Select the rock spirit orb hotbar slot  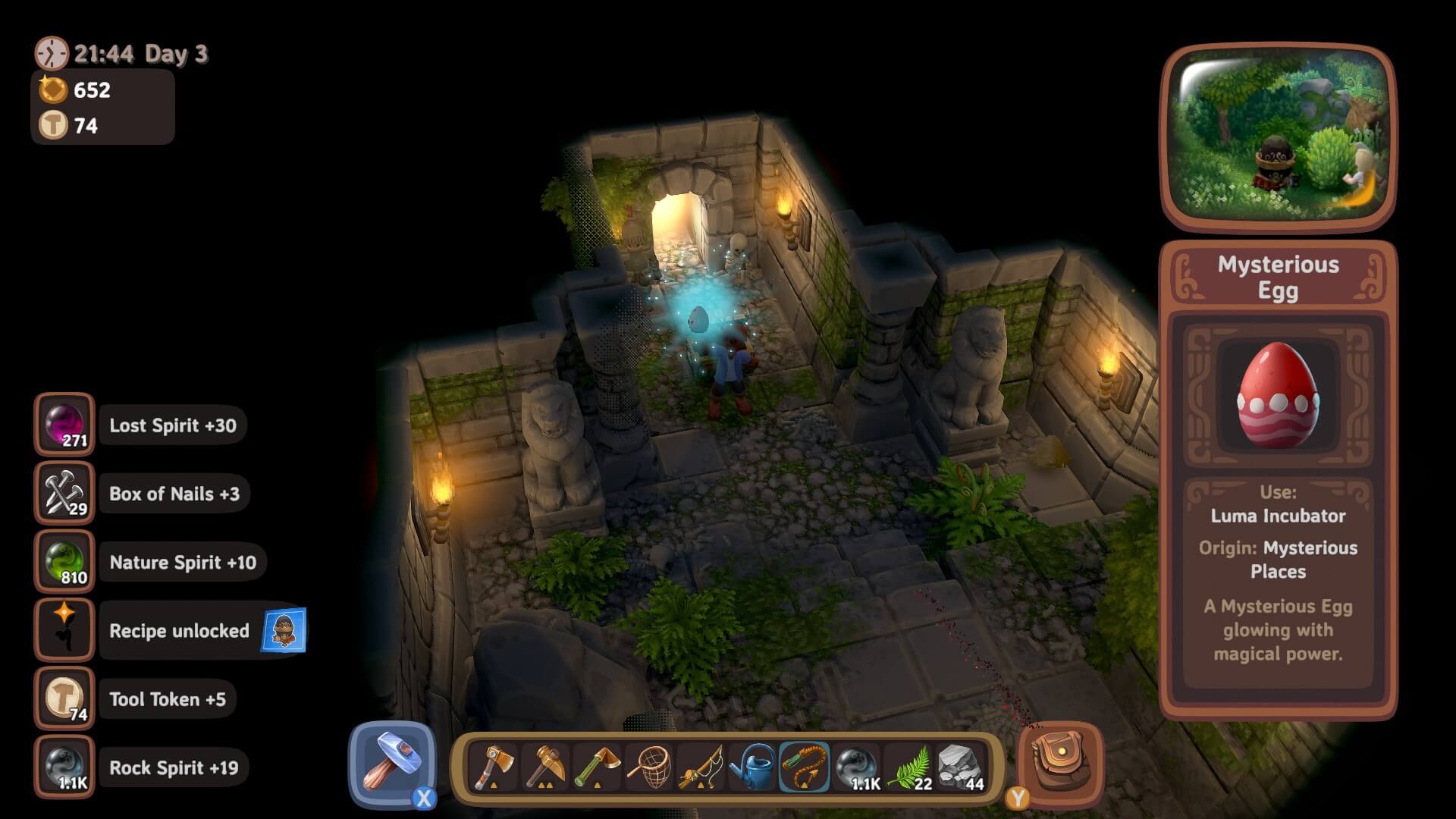(857, 767)
